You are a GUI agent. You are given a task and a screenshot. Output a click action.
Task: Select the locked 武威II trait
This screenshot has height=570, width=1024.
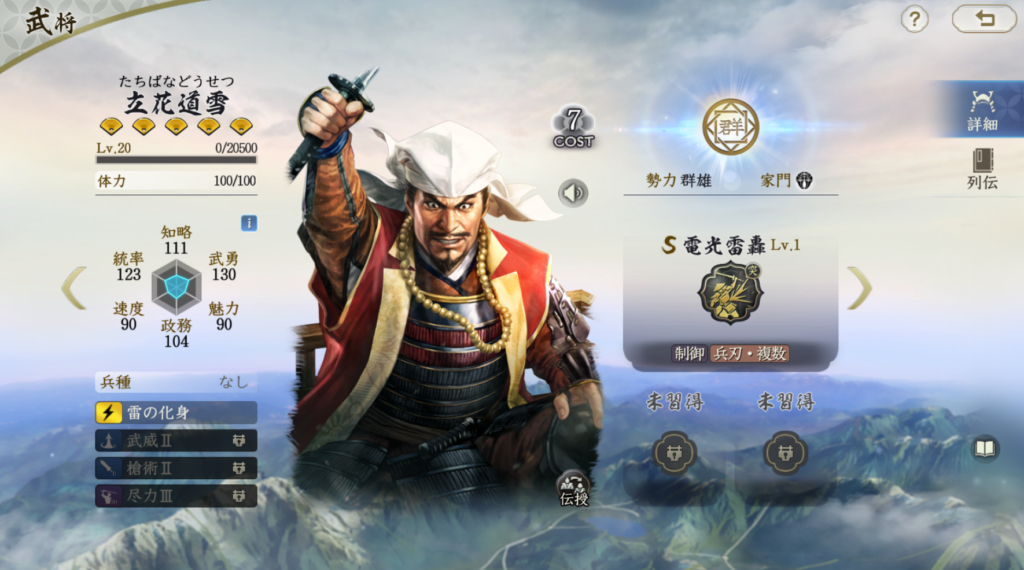point(176,440)
